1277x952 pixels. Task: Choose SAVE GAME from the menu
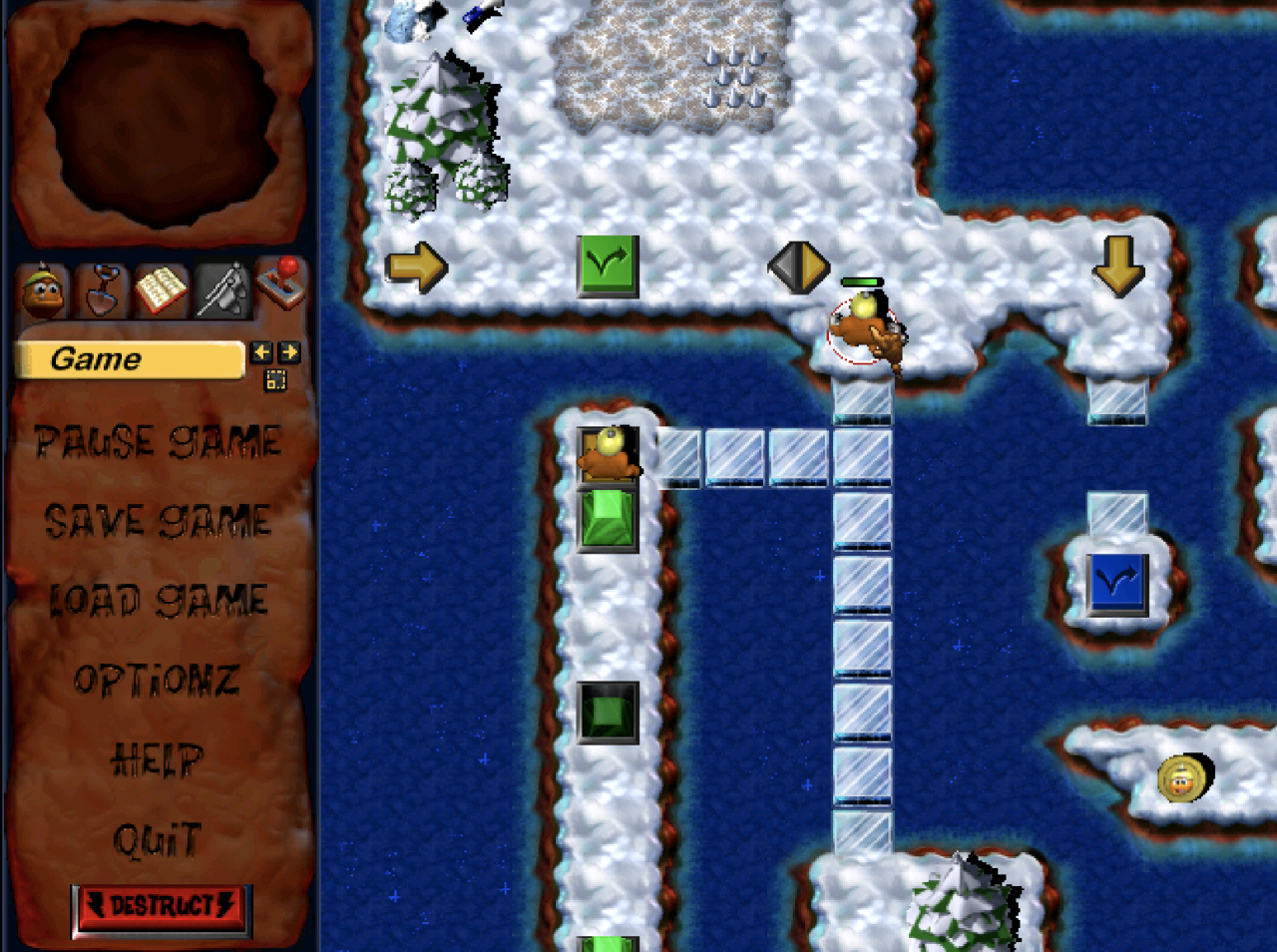(x=158, y=521)
